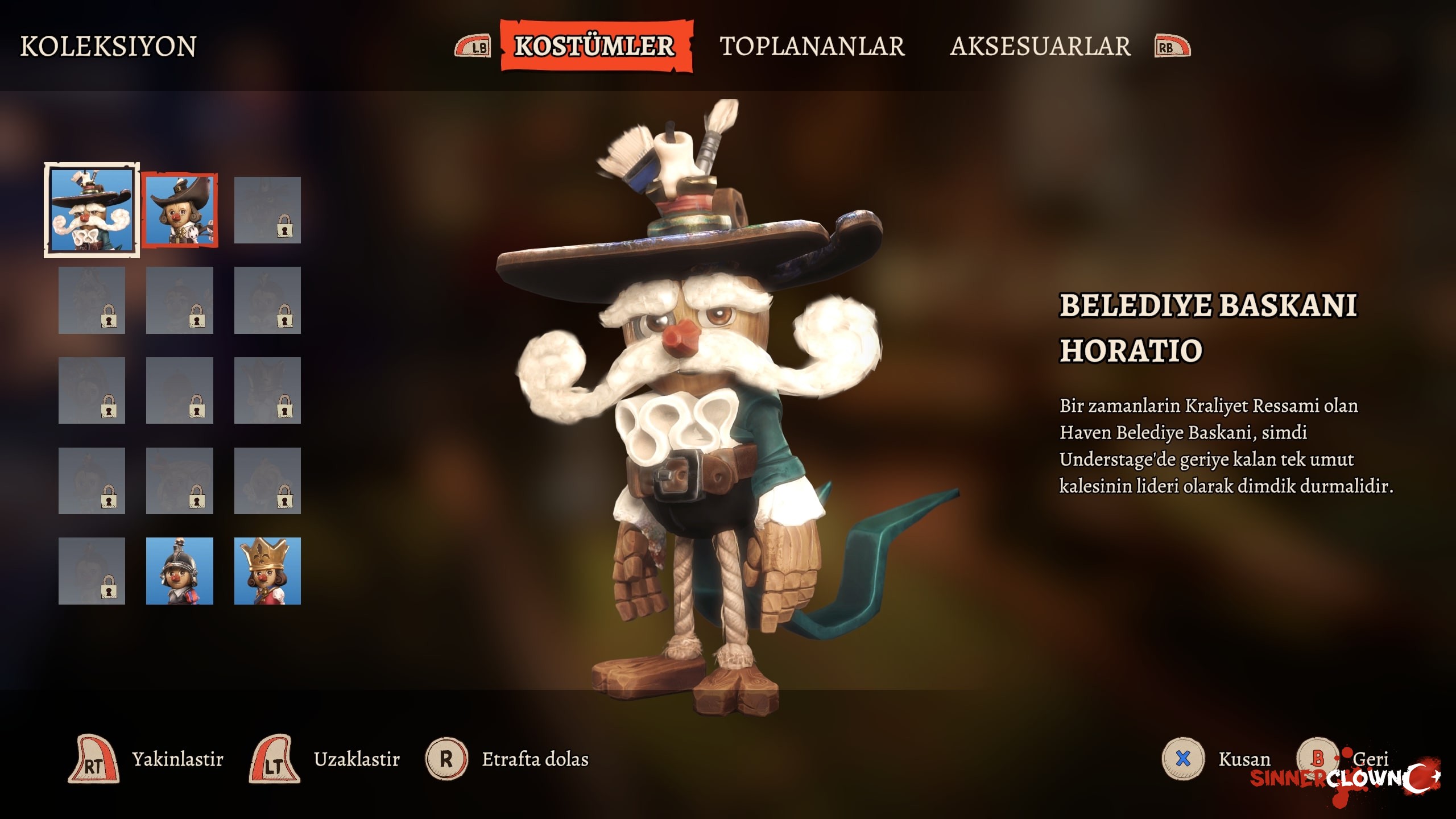Screen dimensions: 1456x819
Task: Select the white-mustached Horatio costume thumbnail
Action: click(x=92, y=210)
